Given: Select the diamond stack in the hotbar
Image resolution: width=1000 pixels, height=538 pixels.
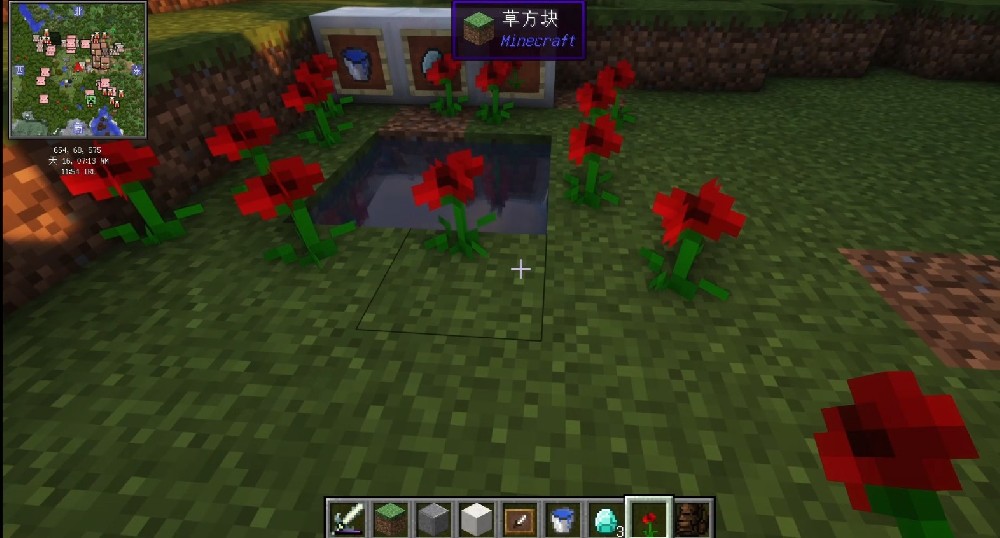Looking at the screenshot, I should point(605,519).
